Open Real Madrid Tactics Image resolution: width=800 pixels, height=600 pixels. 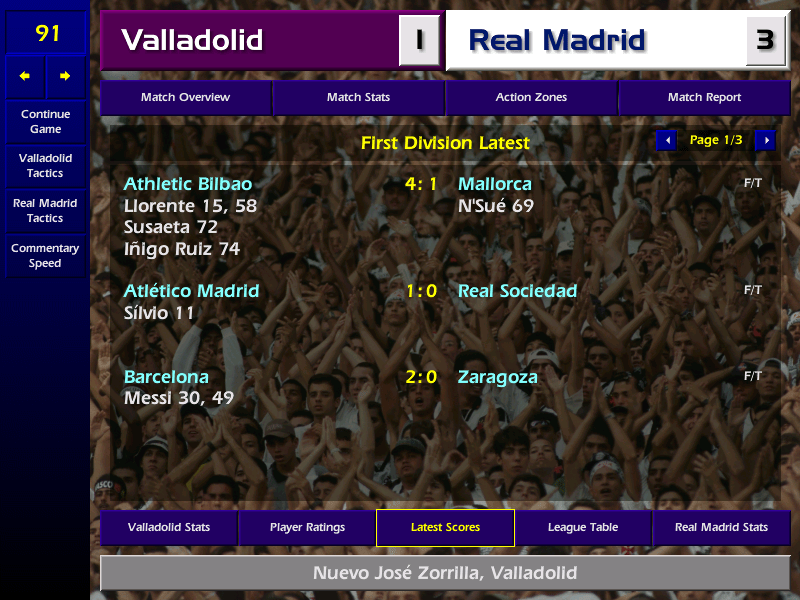tap(45, 210)
